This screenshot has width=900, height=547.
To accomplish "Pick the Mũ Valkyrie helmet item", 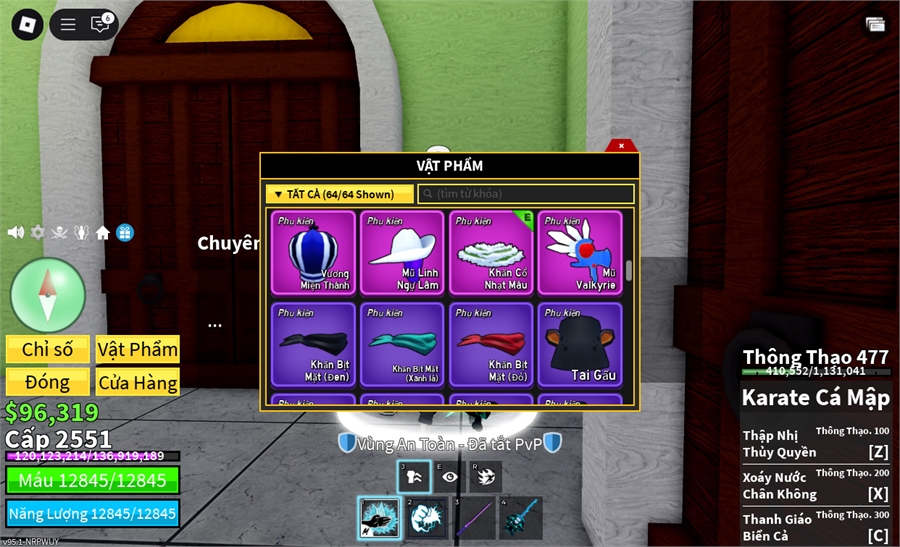I will (580, 252).
